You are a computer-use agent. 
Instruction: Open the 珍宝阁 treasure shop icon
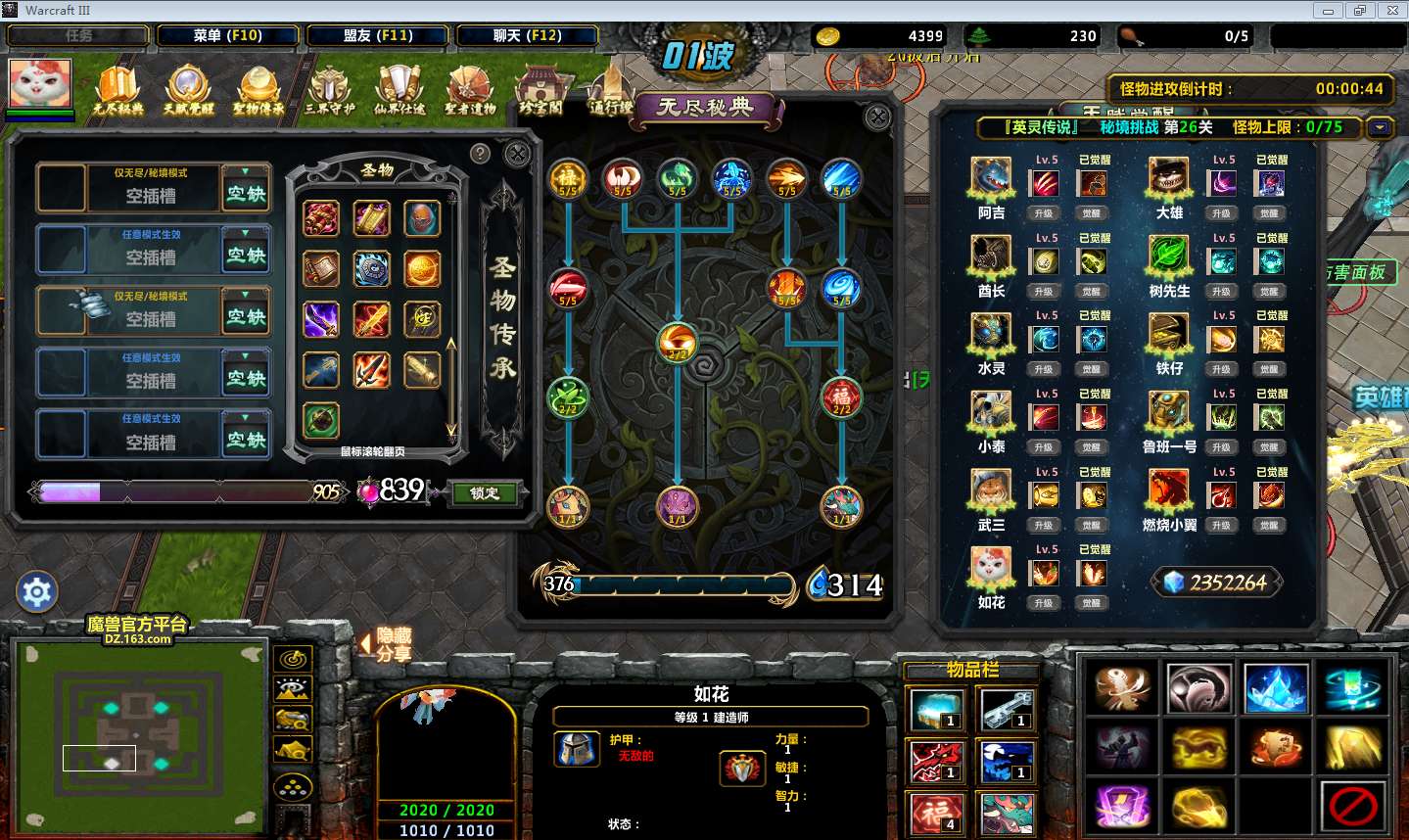click(540, 89)
